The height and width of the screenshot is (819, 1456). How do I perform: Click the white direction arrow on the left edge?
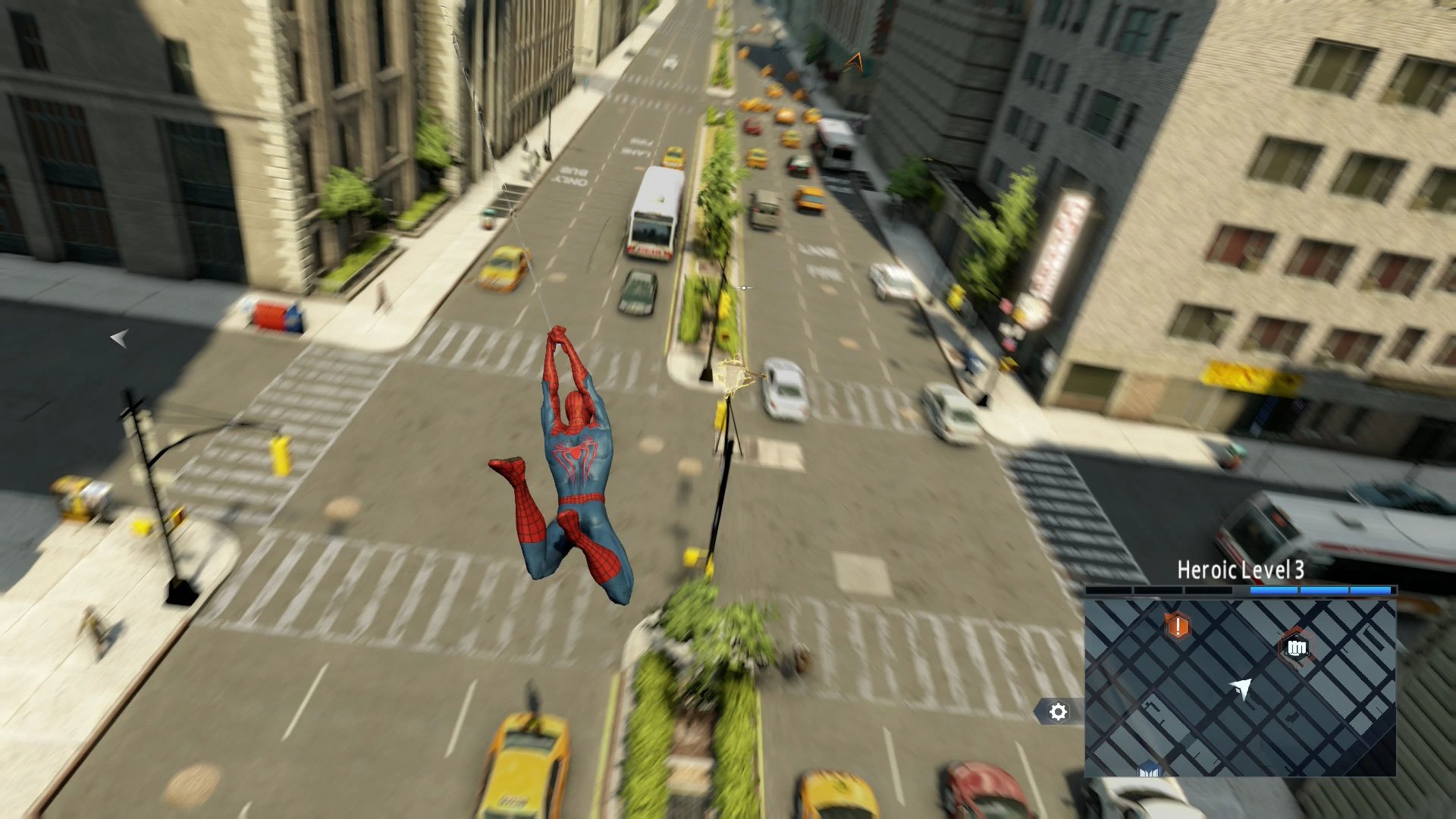[x=120, y=339]
